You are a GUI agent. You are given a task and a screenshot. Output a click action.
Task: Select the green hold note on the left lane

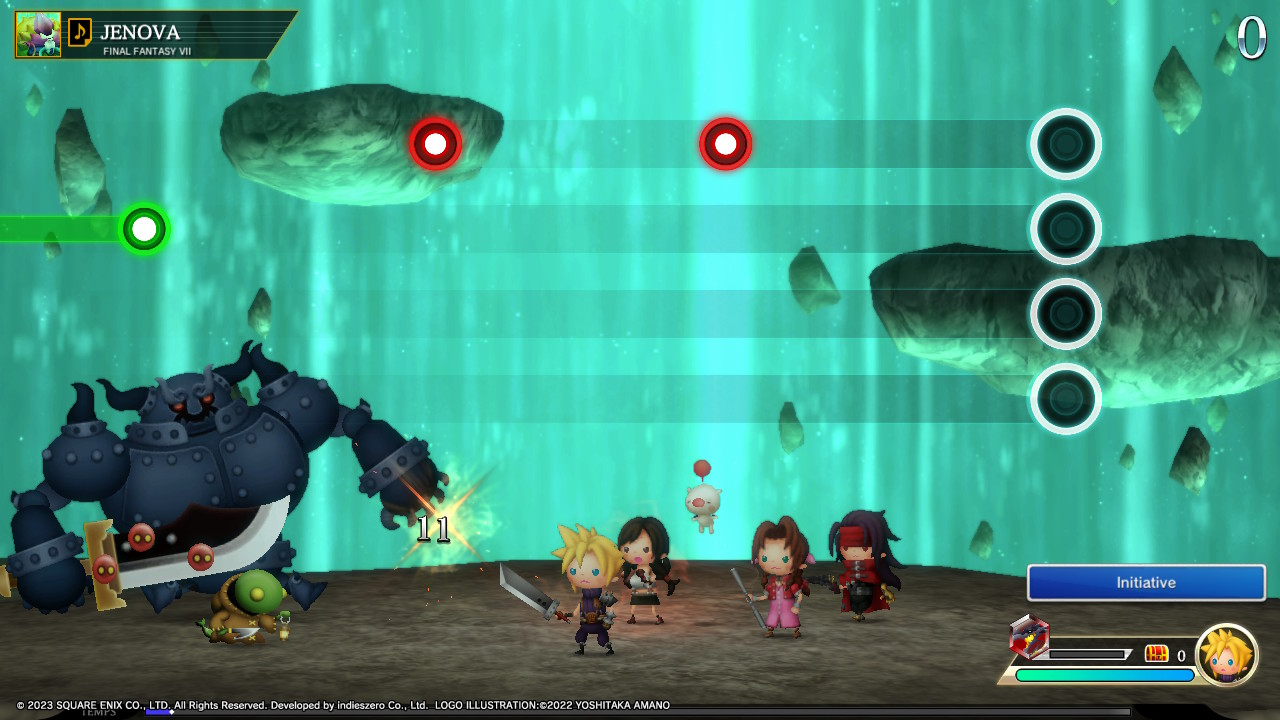143,229
